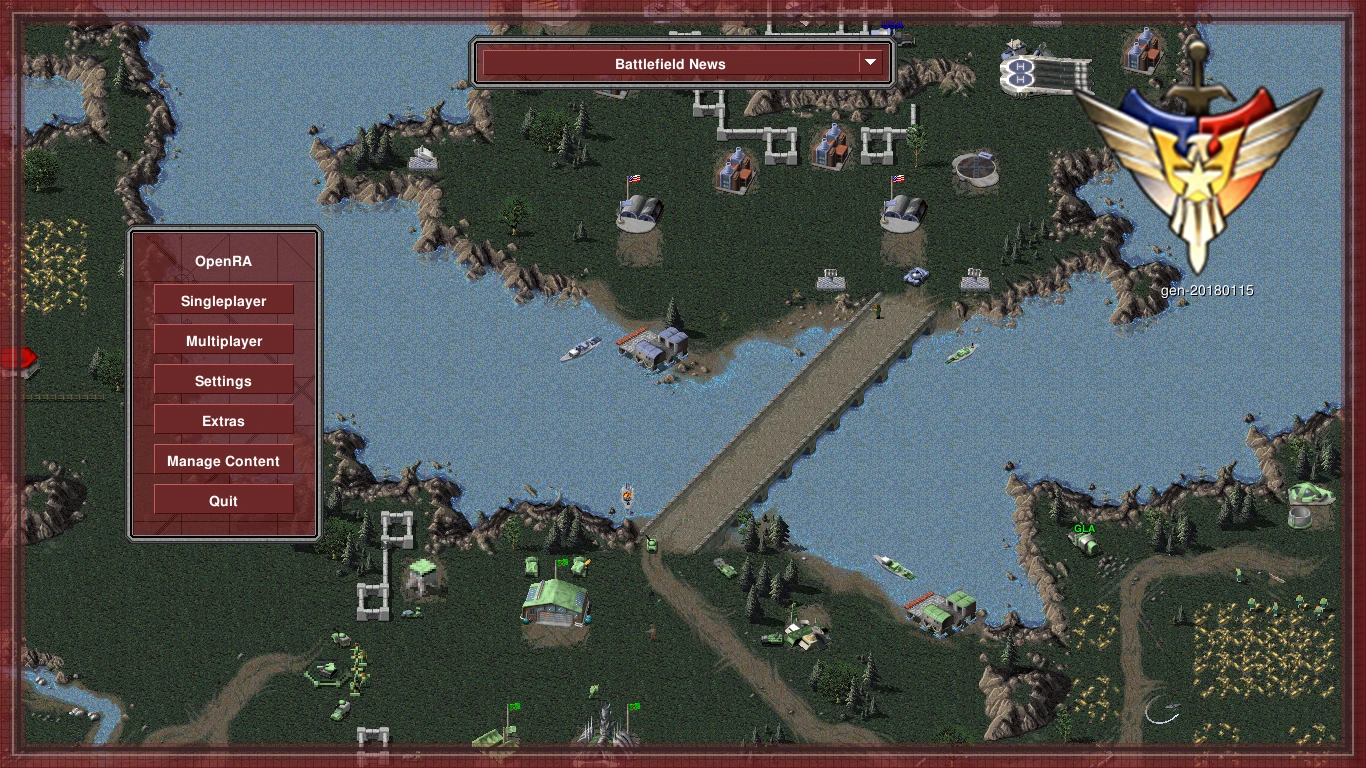Select the Extras menu entry
The width and height of the screenshot is (1366, 768).
tap(223, 421)
